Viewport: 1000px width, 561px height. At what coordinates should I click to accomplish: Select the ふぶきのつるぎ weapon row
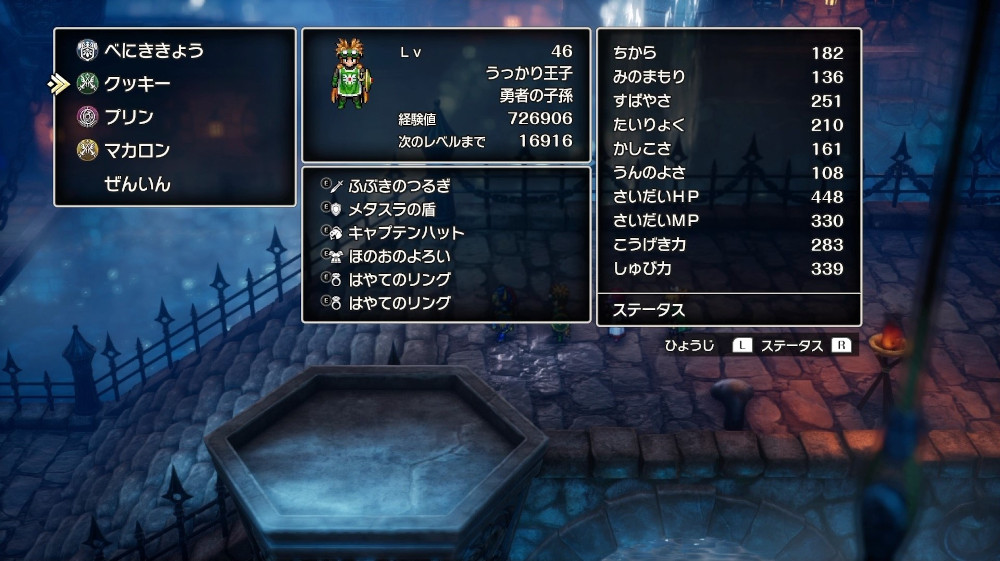click(x=399, y=186)
